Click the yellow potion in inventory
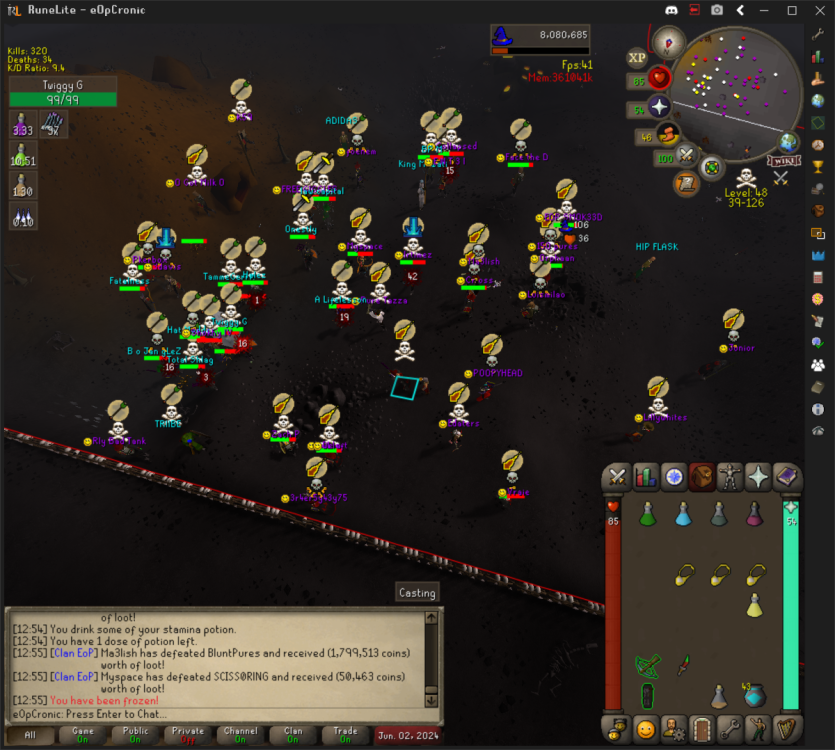This screenshot has height=750, width=835. tap(755, 604)
